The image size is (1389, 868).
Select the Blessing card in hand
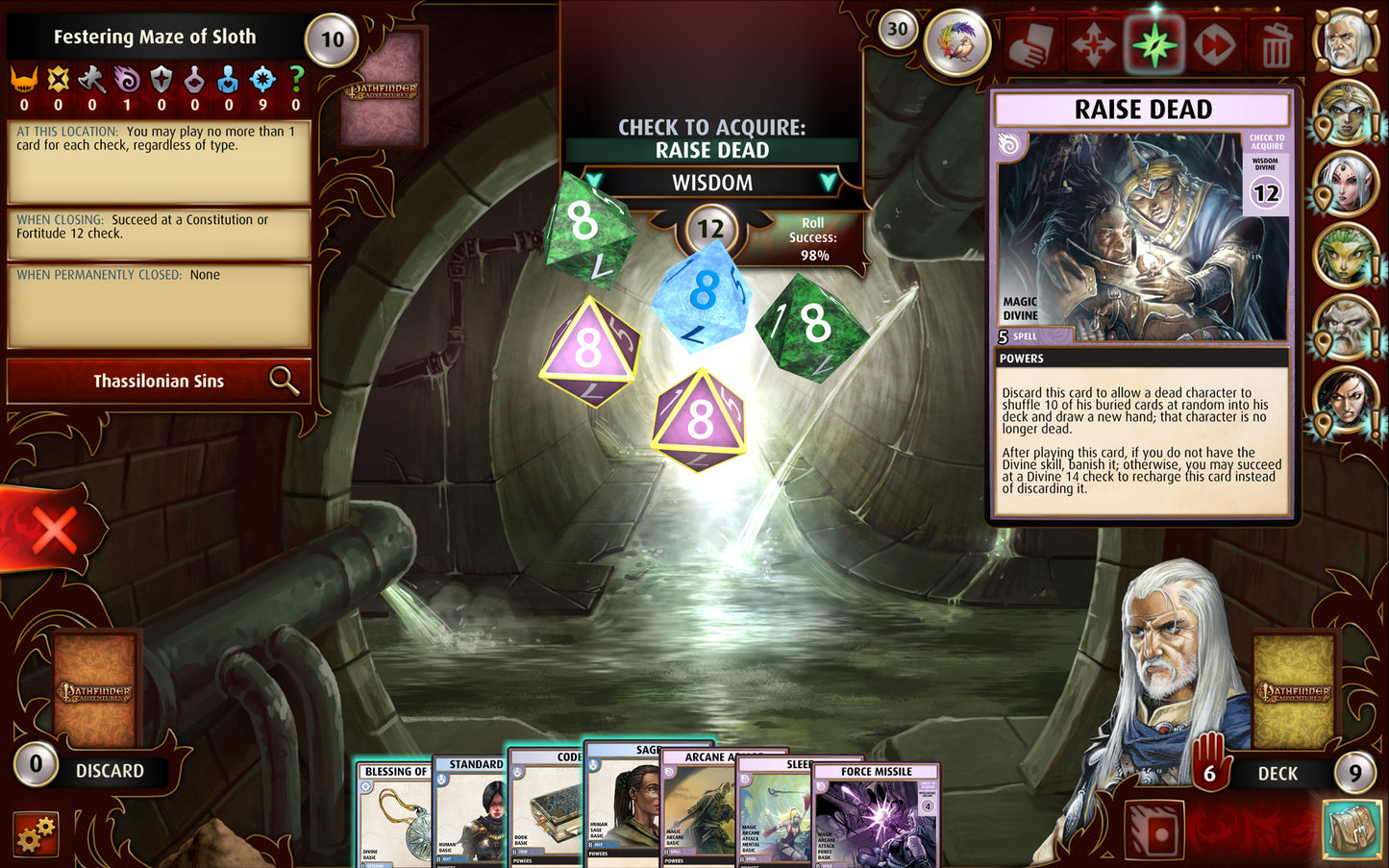[394, 817]
